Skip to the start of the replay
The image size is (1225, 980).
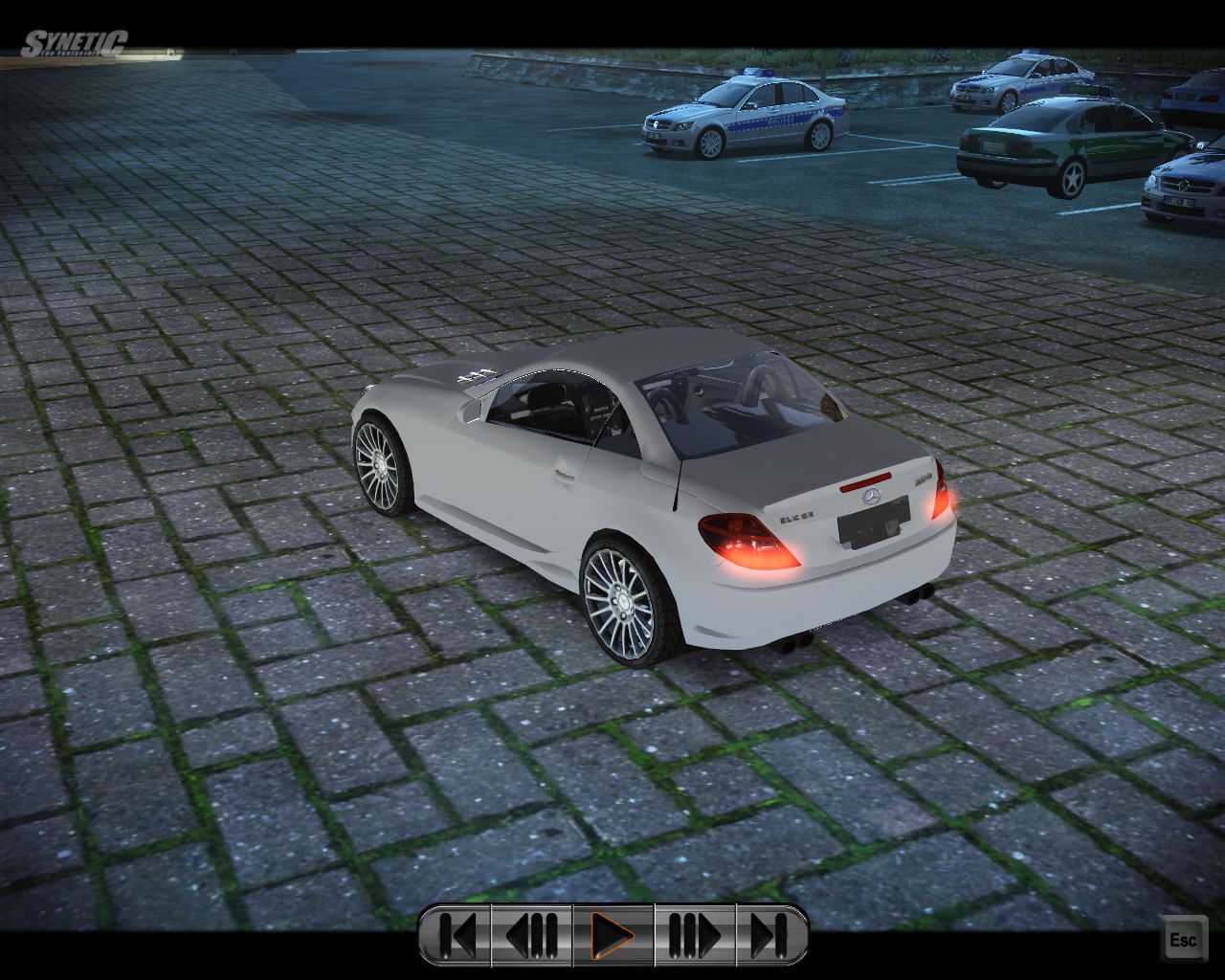(x=457, y=935)
